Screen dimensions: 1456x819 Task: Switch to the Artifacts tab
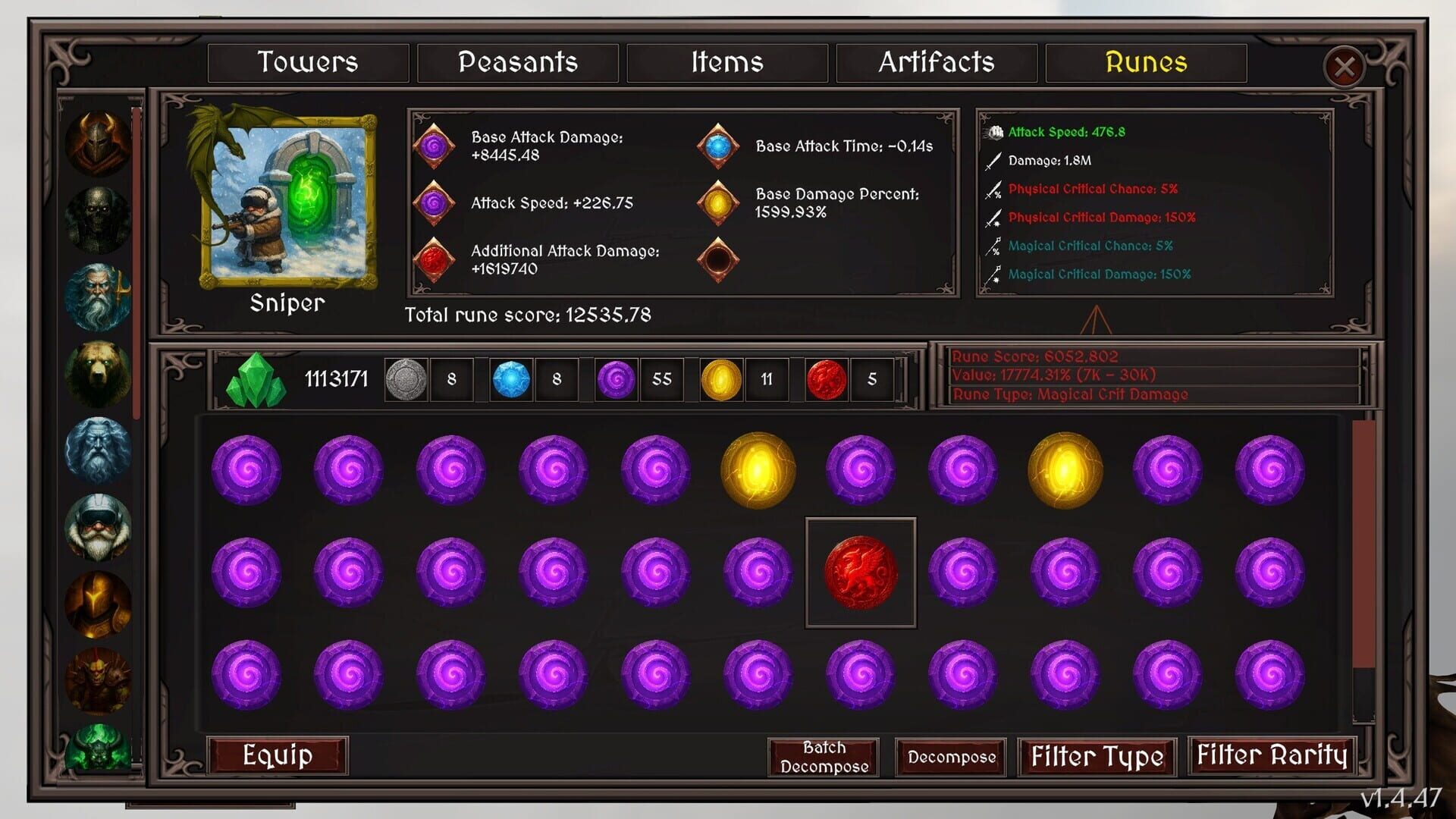pyautogui.click(x=937, y=63)
